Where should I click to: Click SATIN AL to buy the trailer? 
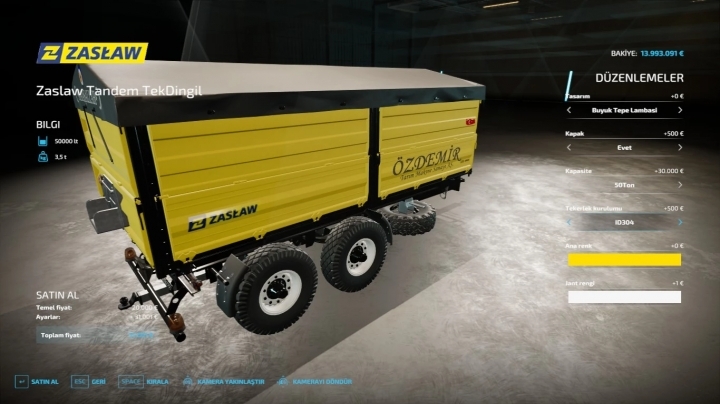[x=36, y=382]
